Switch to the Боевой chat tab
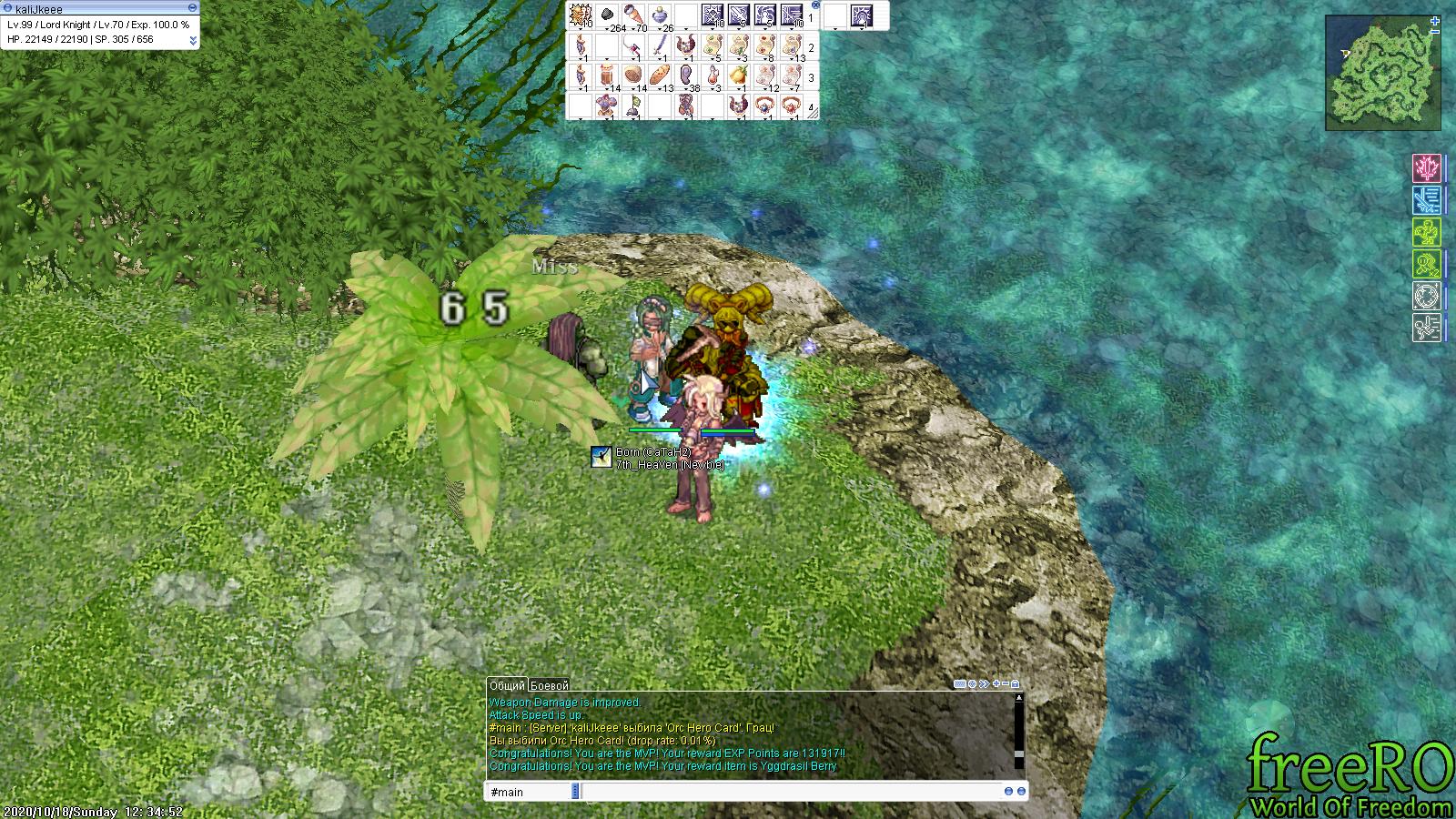This screenshot has width=1456, height=819. pyautogui.click(x=549, y=685)
